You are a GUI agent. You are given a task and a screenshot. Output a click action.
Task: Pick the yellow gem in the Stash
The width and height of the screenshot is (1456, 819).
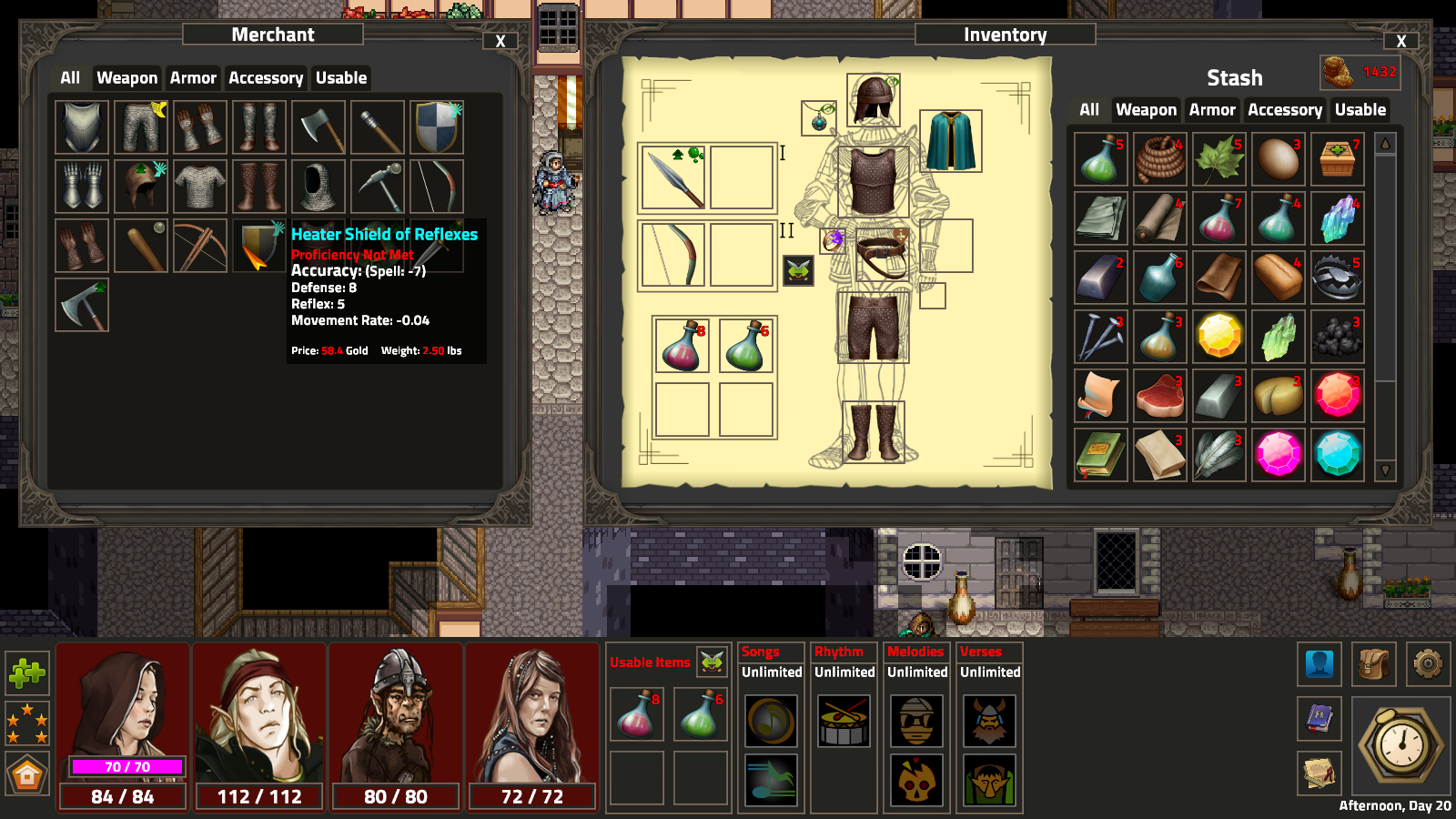(1219, 336)
